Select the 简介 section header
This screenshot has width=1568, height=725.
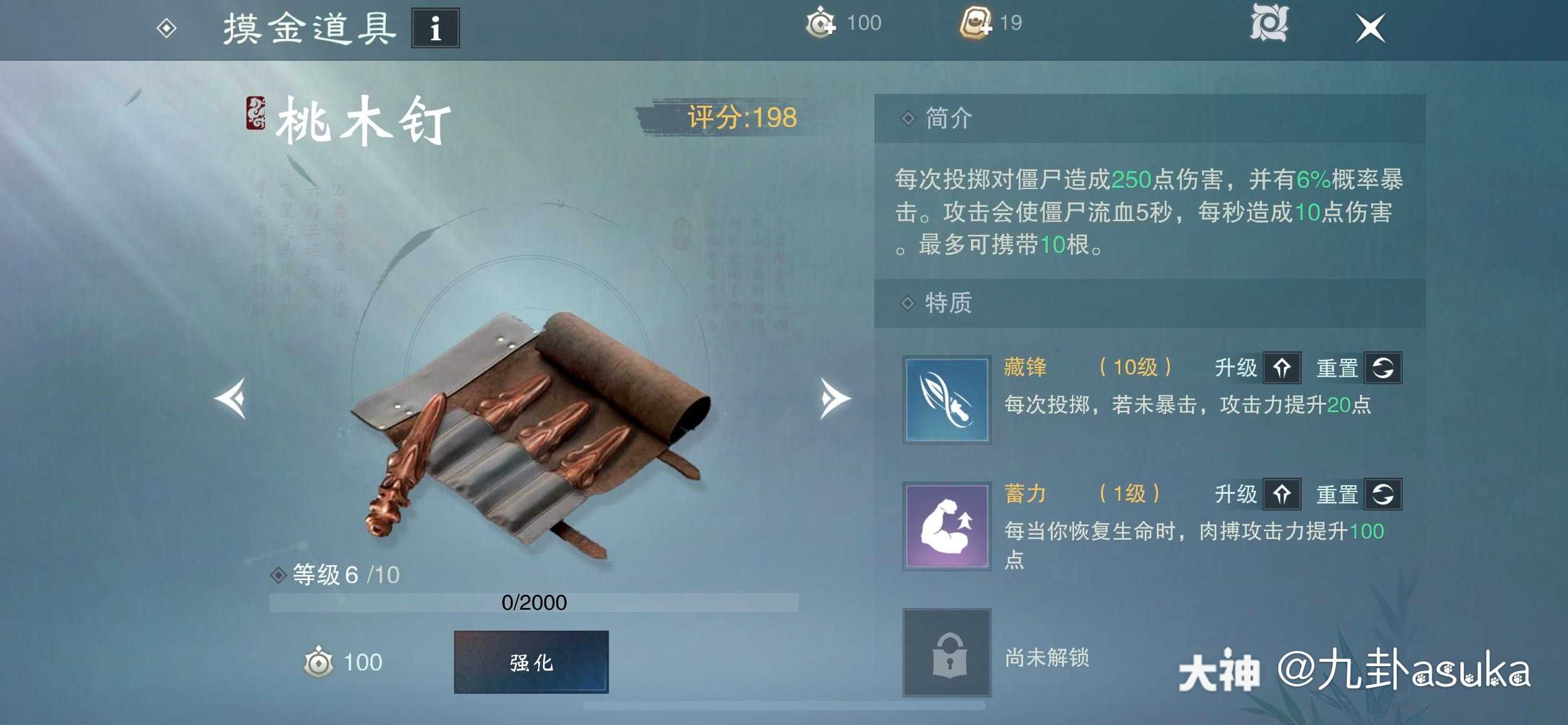tap(947, 116)
